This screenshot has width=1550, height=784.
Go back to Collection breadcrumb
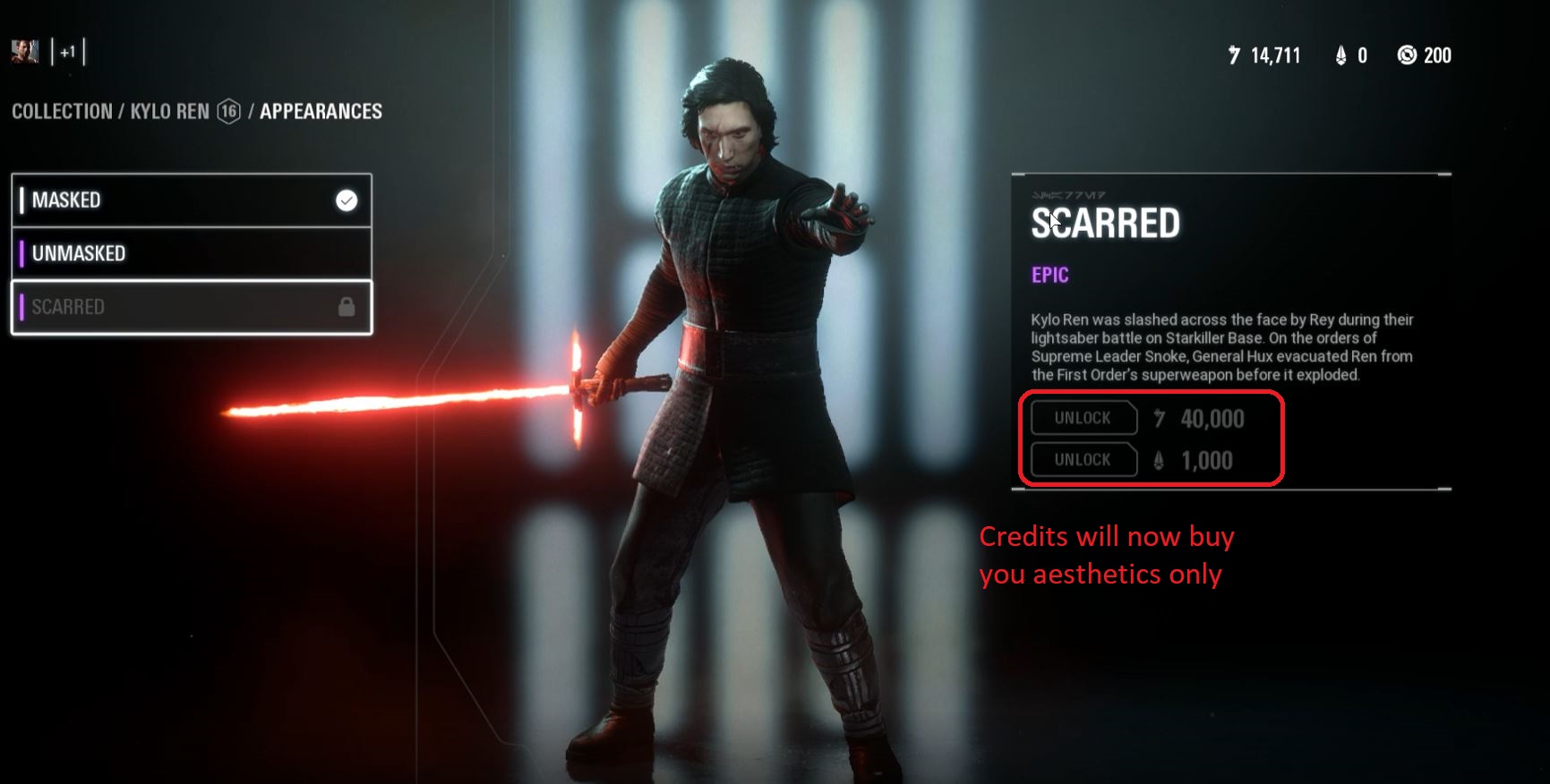[62, 112]
